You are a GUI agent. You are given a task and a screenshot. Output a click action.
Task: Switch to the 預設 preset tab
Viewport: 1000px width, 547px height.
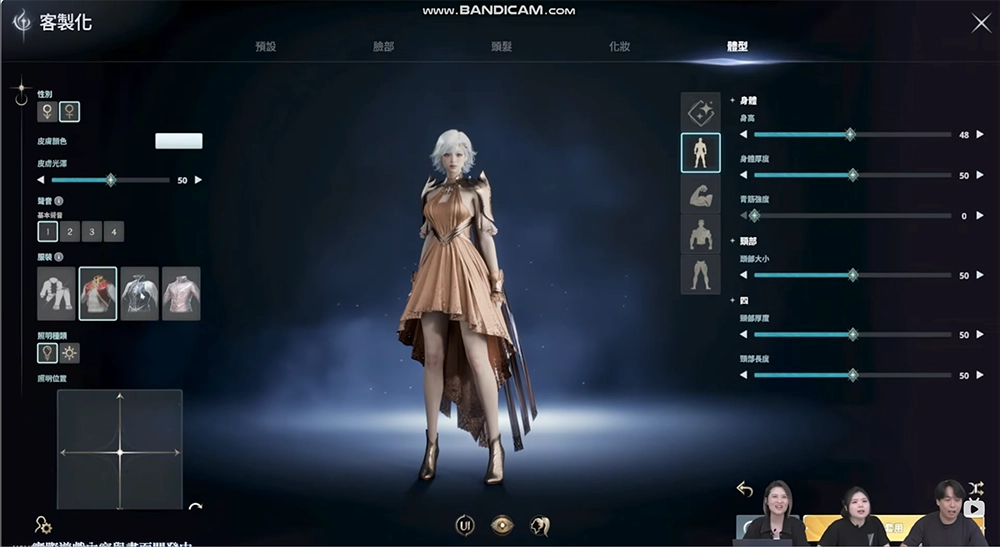point(265,47)
